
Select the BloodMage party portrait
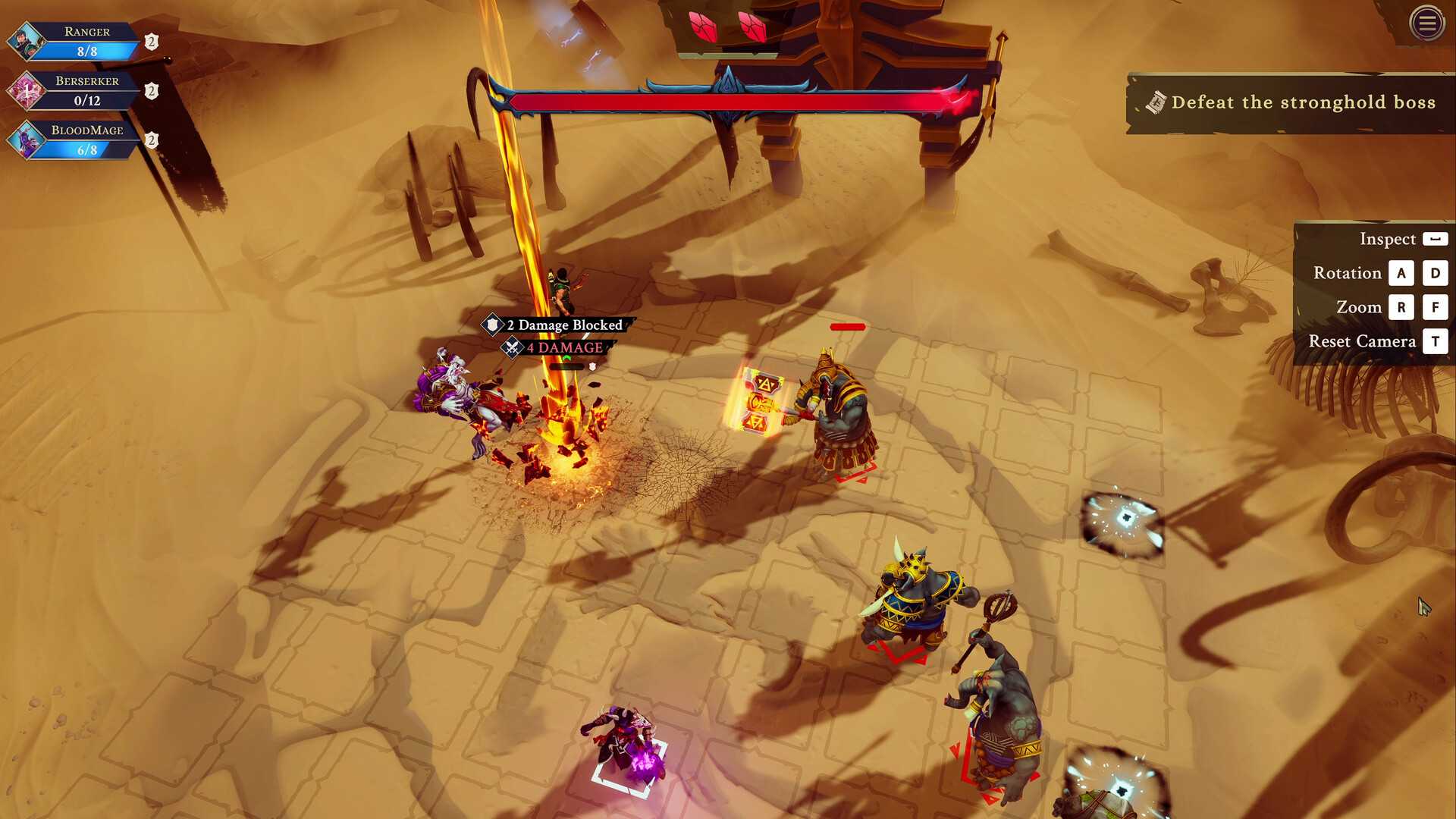coord(27,140)
